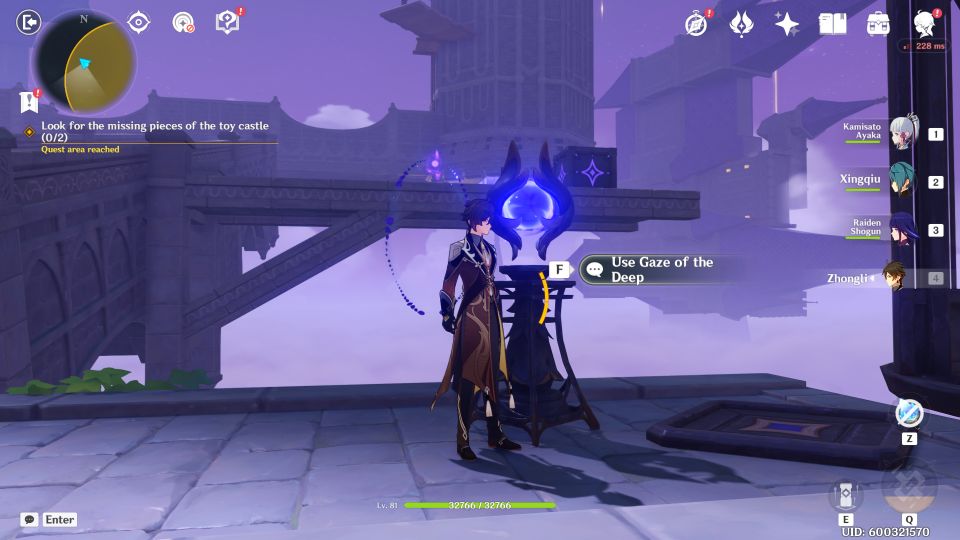This screenshot has height=540, width=960.
Task: Open the wish star icon
Action: pyautogui.click(x=787, y=23)
